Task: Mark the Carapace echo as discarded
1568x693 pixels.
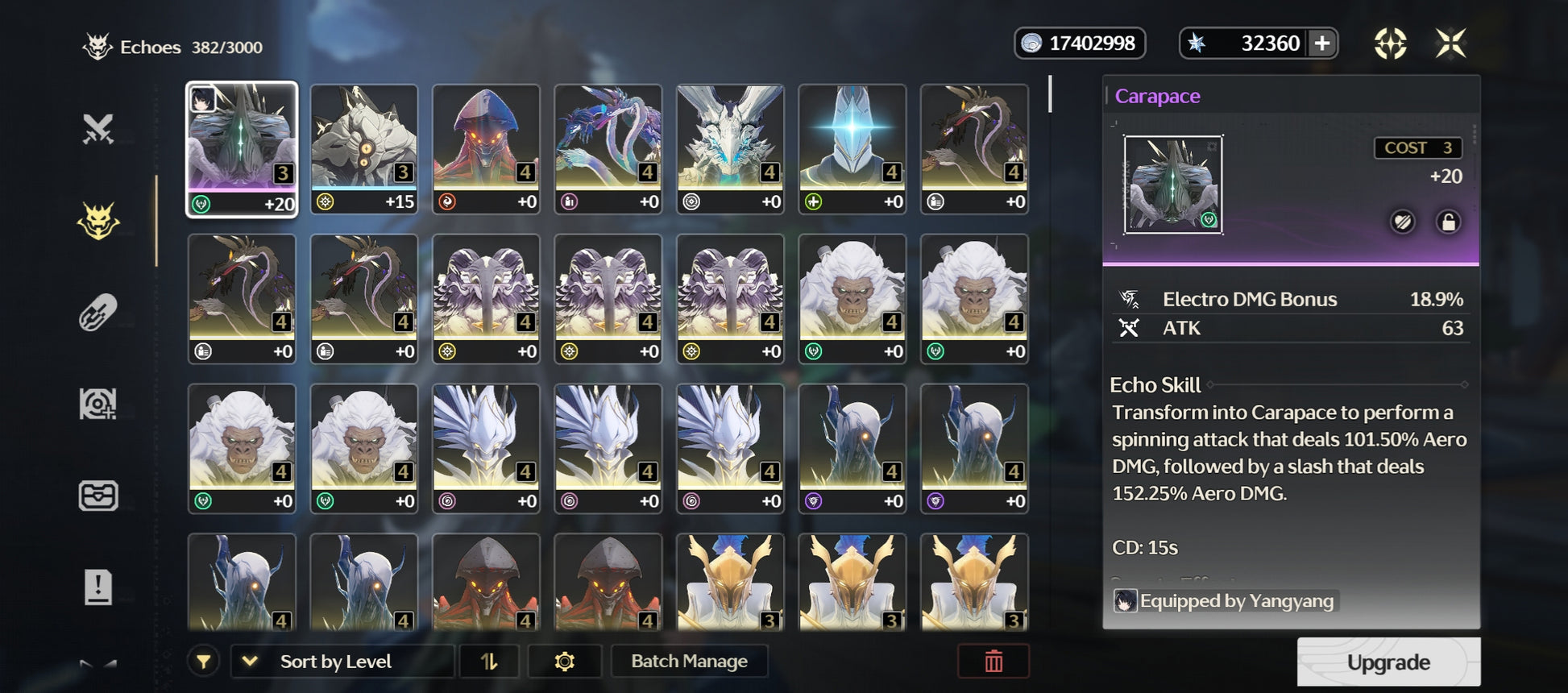Action: coord(1403,222)
